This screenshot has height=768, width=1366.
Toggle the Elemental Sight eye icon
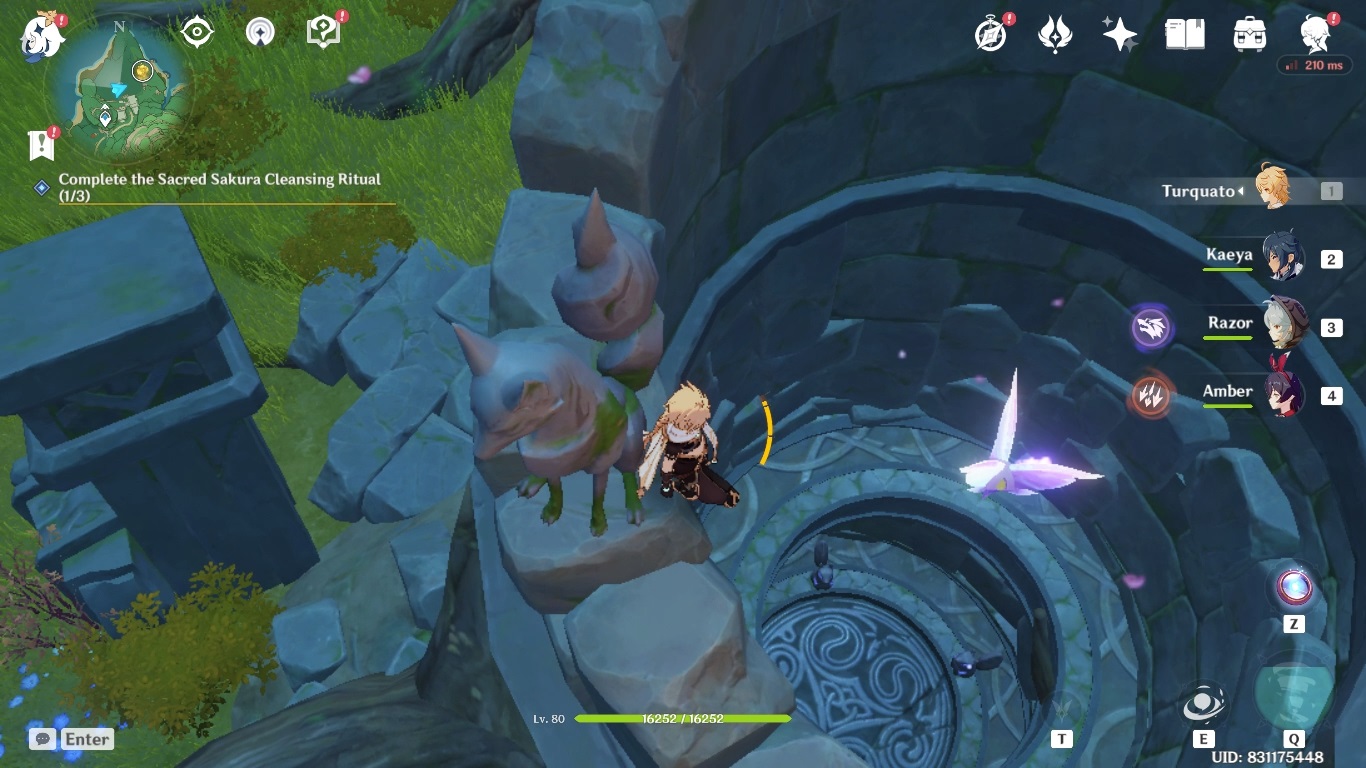[197, 33]
